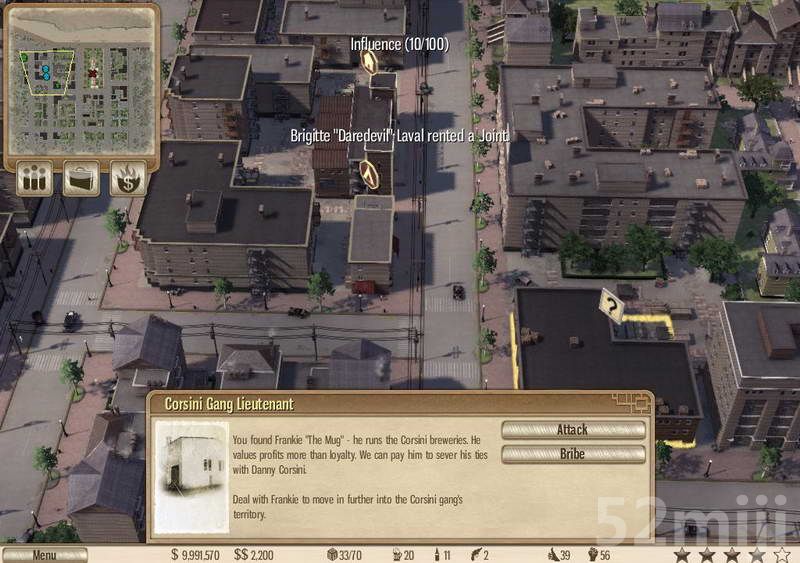This screenshot has width=800, height=563.
Task: Click the building portrait thumbnail
Action: tap(191, 477)
